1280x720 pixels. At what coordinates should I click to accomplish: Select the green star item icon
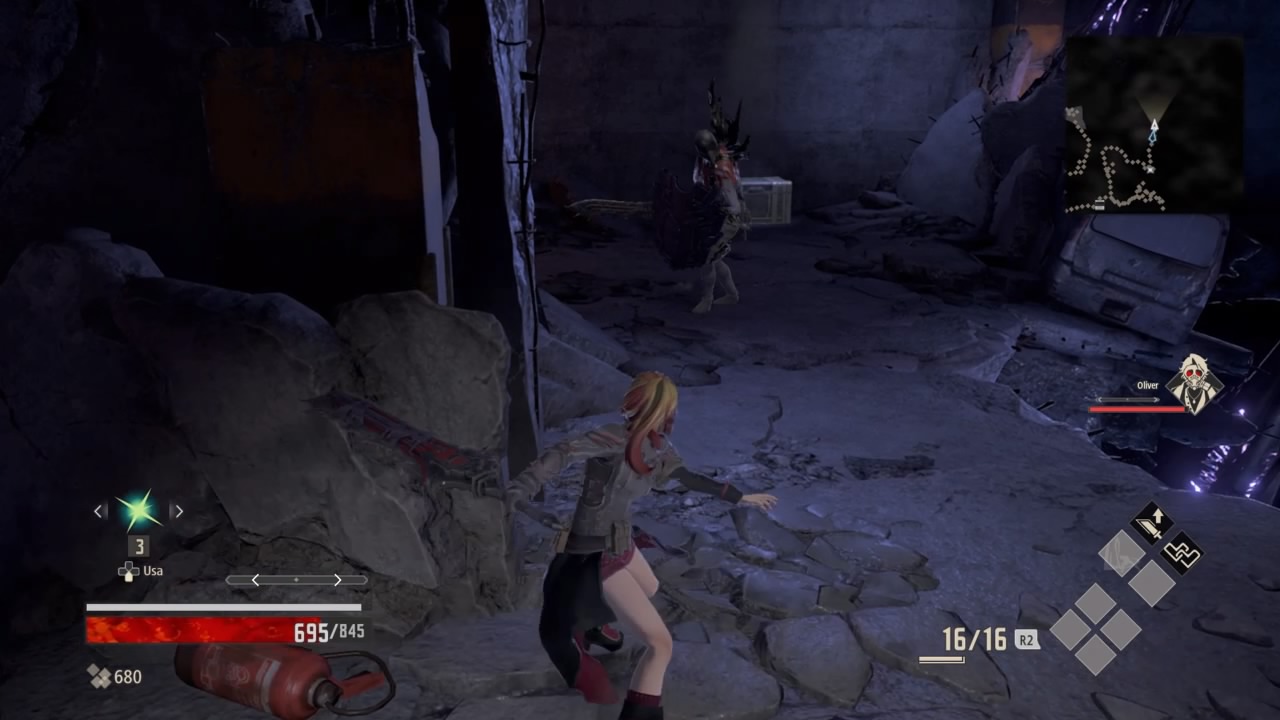pyautogui.click(x=138, y=510)
